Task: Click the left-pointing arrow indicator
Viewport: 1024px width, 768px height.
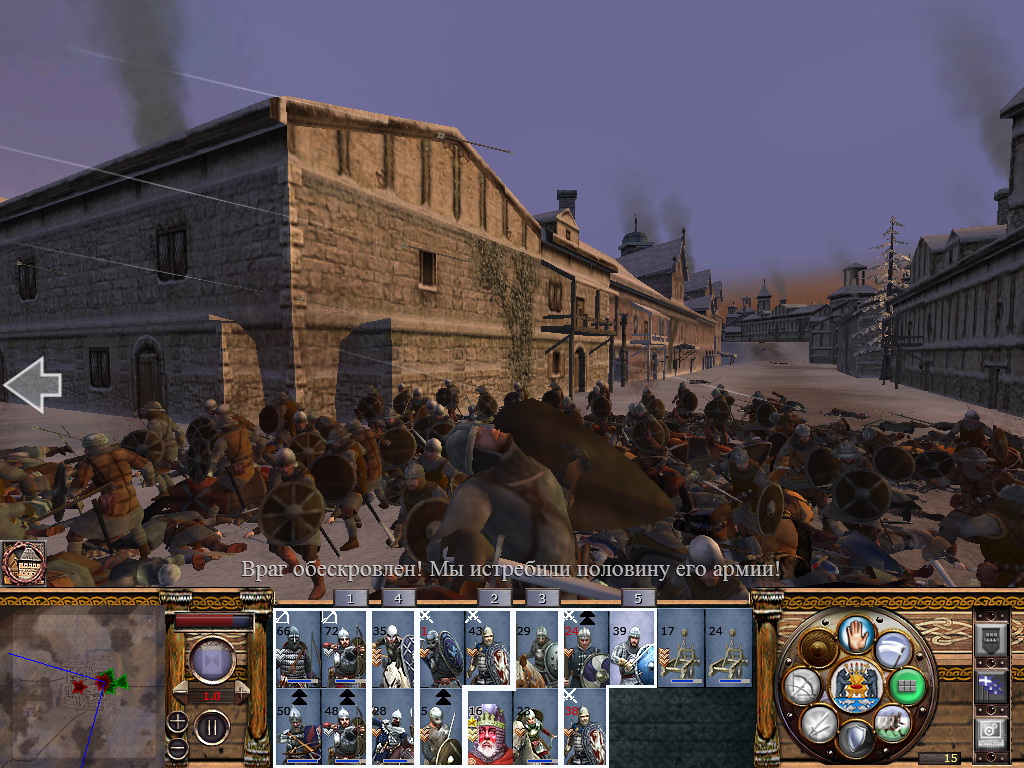Action: point(32,385)
